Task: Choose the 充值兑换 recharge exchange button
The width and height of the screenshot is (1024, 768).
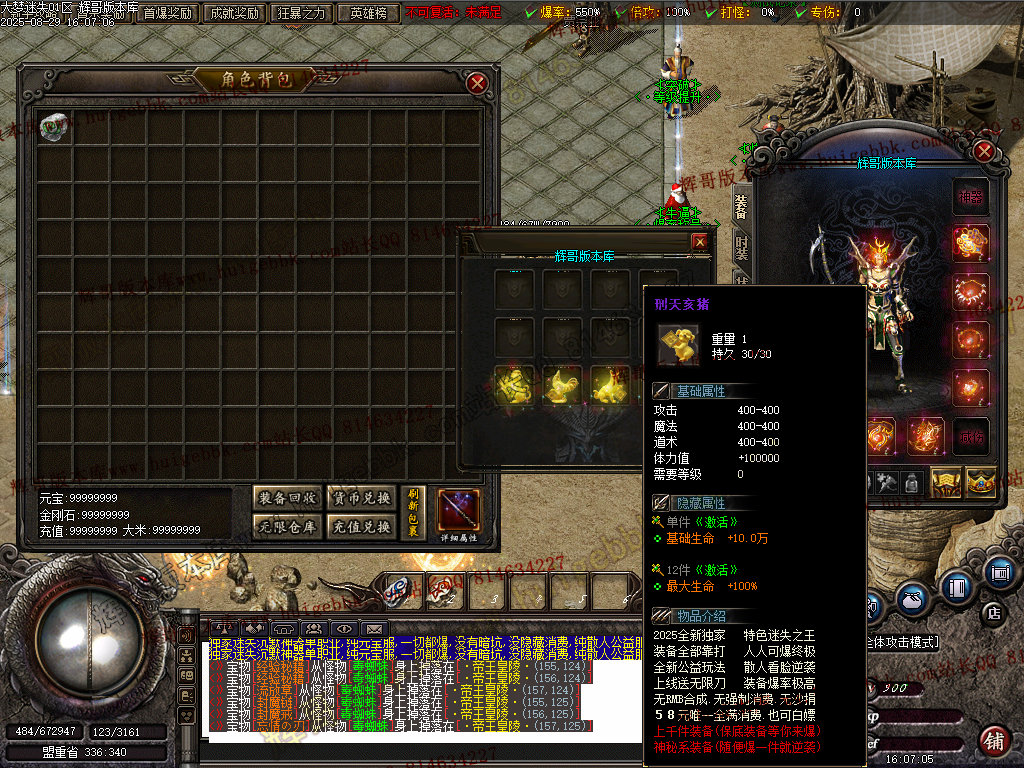Action: click(361, 526)
